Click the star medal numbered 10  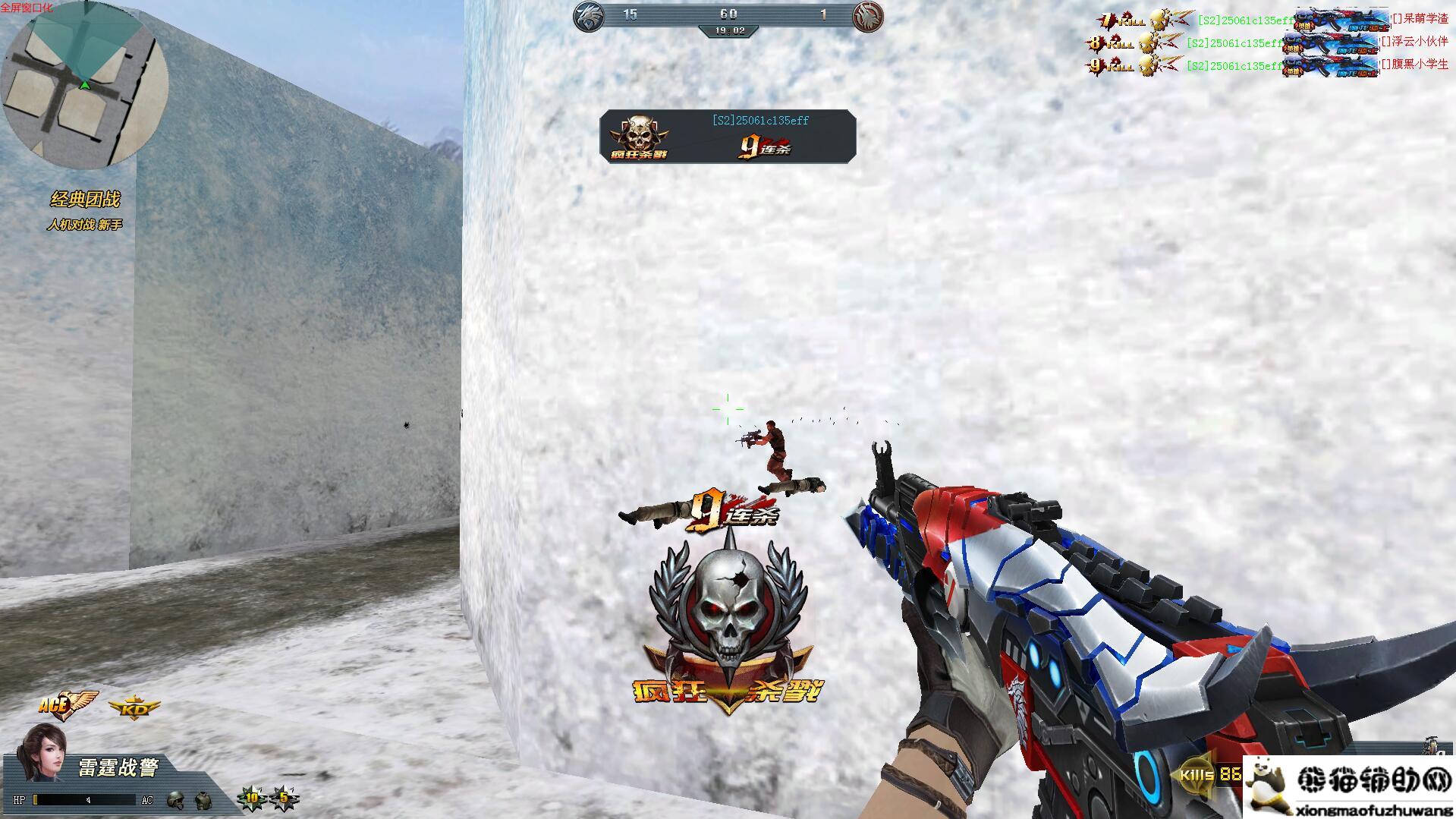point(251,799)
